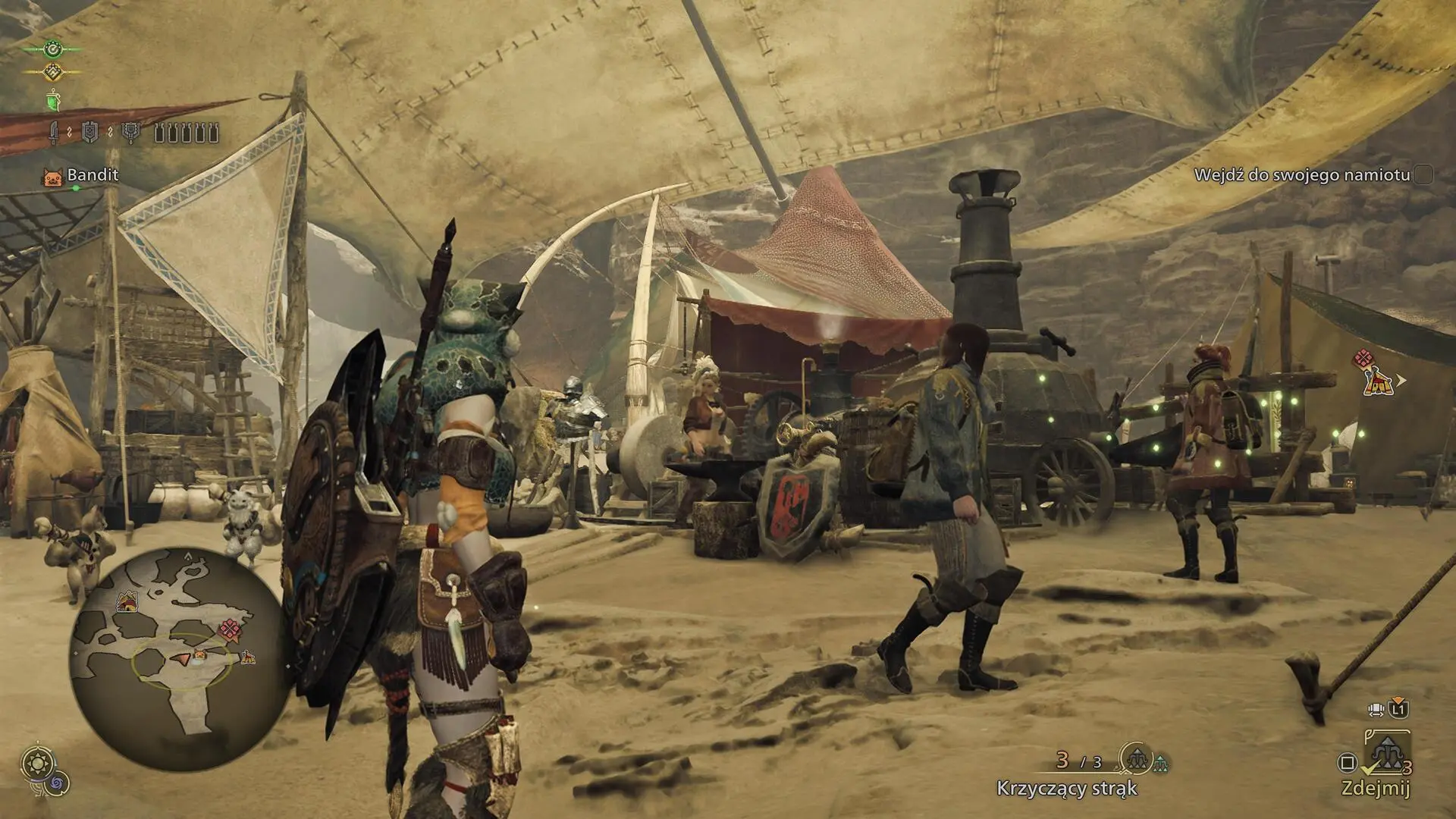Screen dimensions: 1456x819
Task: Select the Bandit Palico companion icon
Action: point(53,177)
